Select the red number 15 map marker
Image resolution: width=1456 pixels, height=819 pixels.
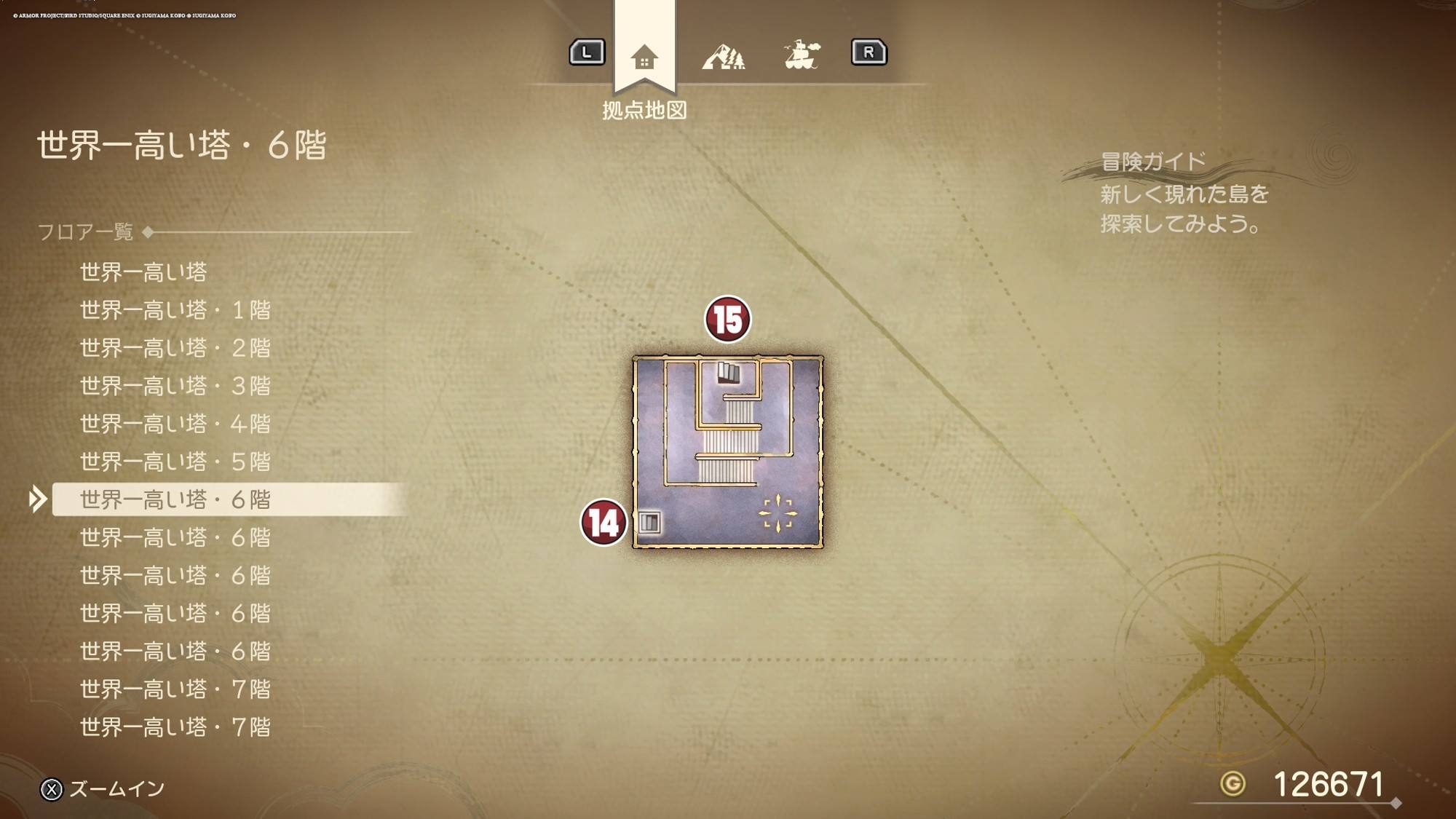coord(727,320)
